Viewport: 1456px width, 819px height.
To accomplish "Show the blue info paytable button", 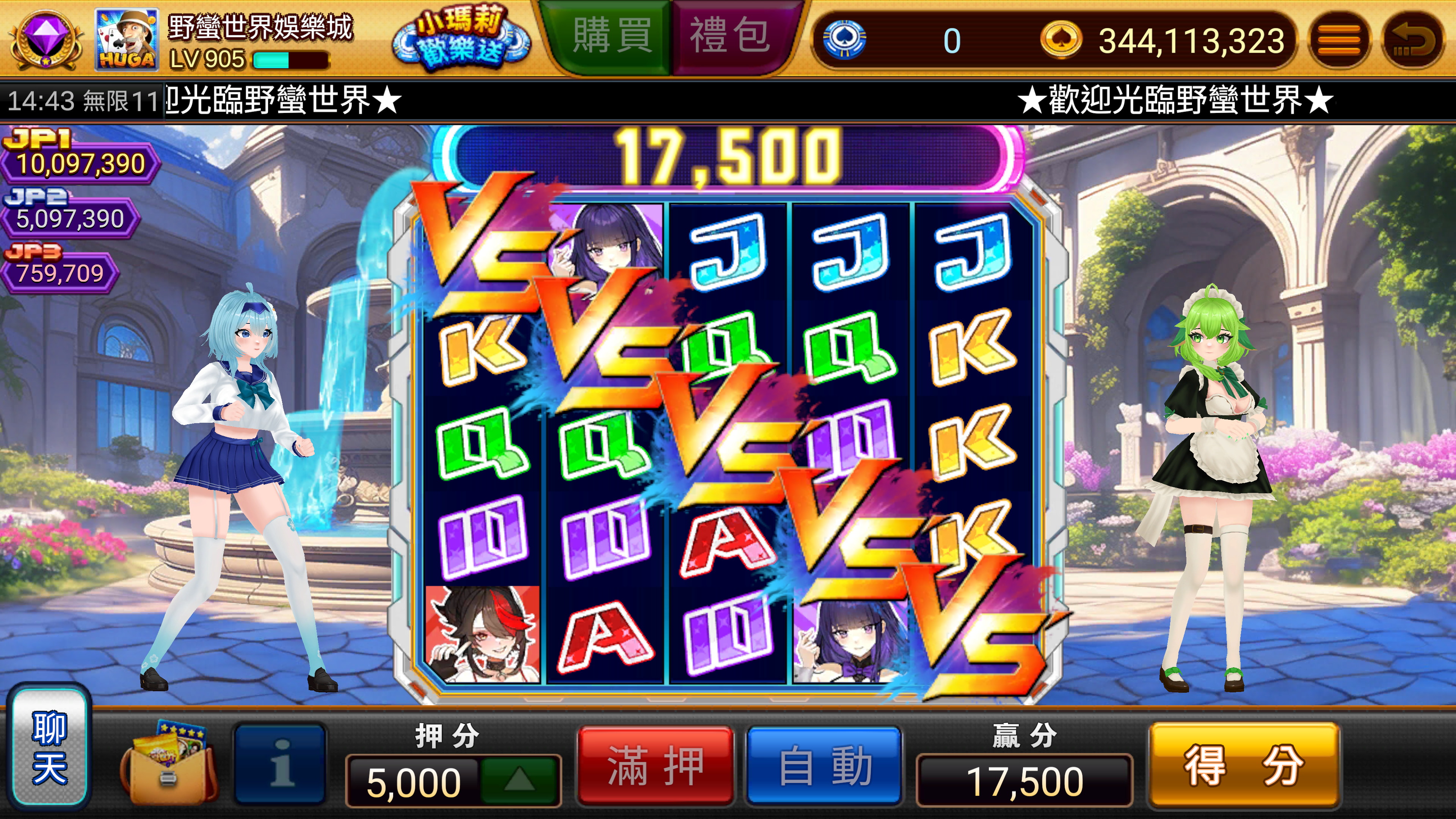I will tap(281, 764).
